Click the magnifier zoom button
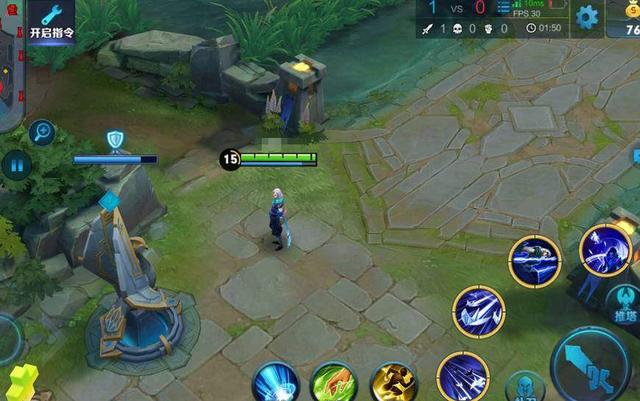 (x=42, y=131)
